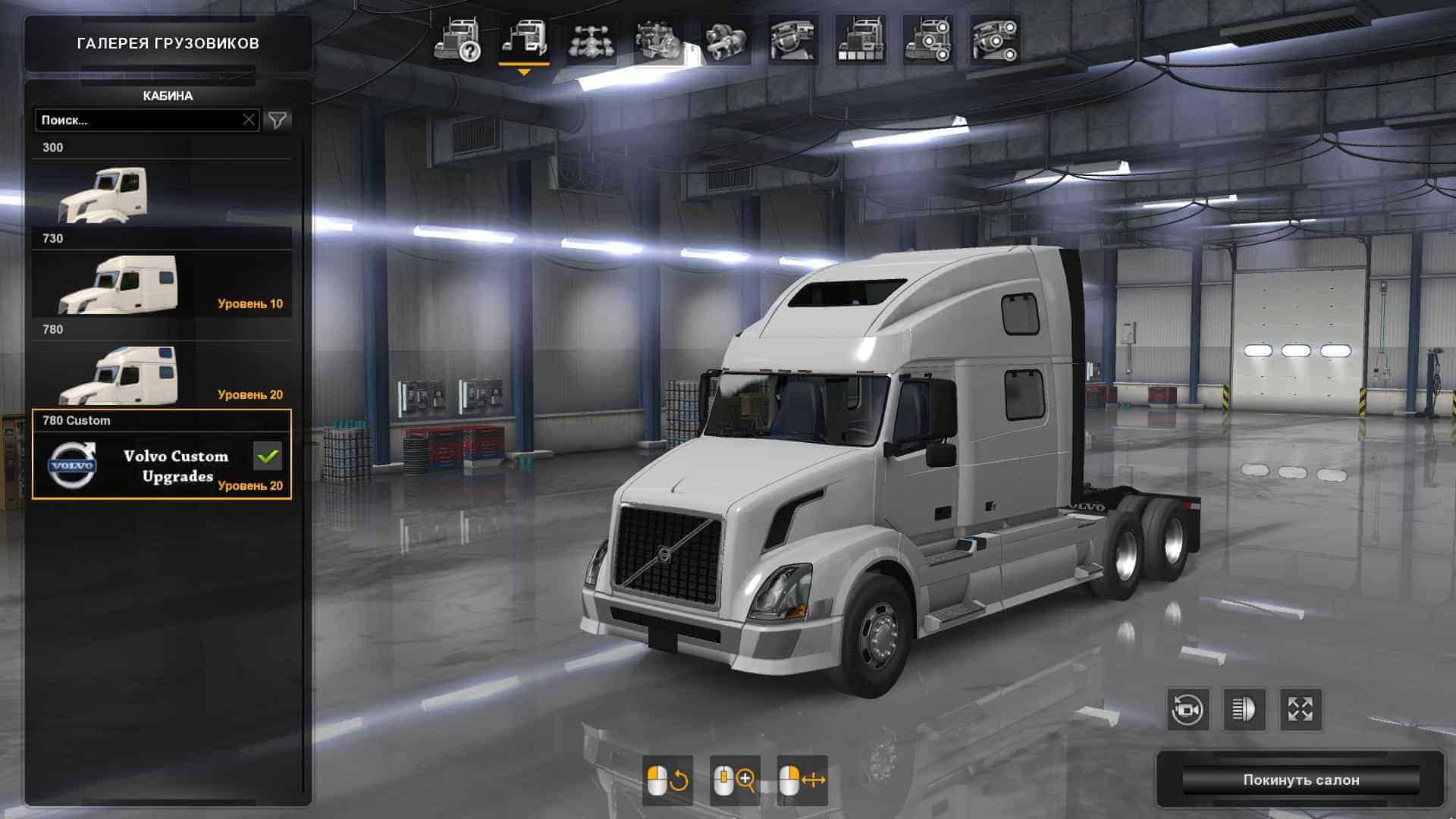Open the funnel filter button
Viewport: 1456px width, 819px height.
click(x=278, y=120)
